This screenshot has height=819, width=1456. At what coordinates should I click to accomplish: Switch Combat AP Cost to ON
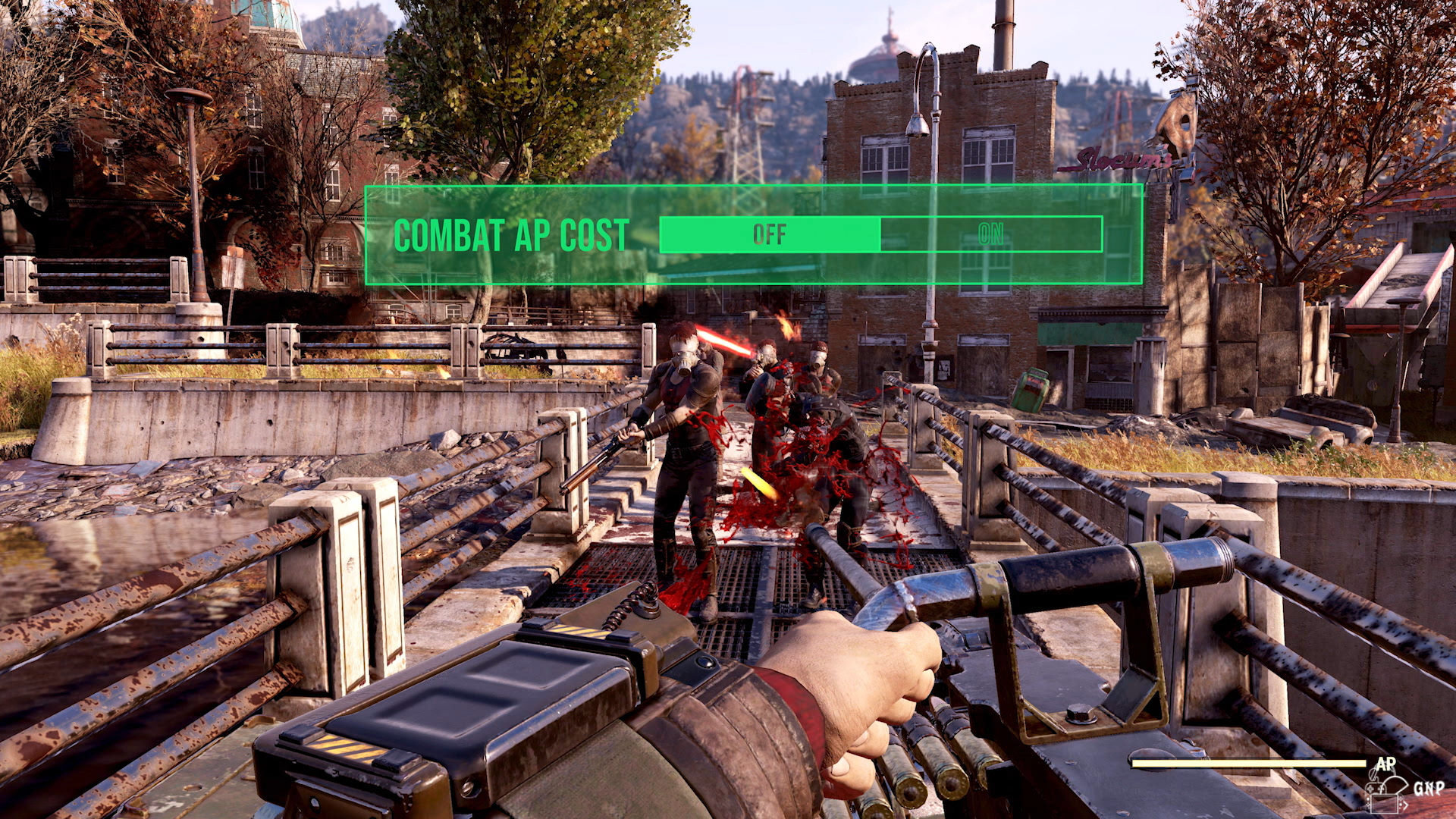[x=990, y=234]
